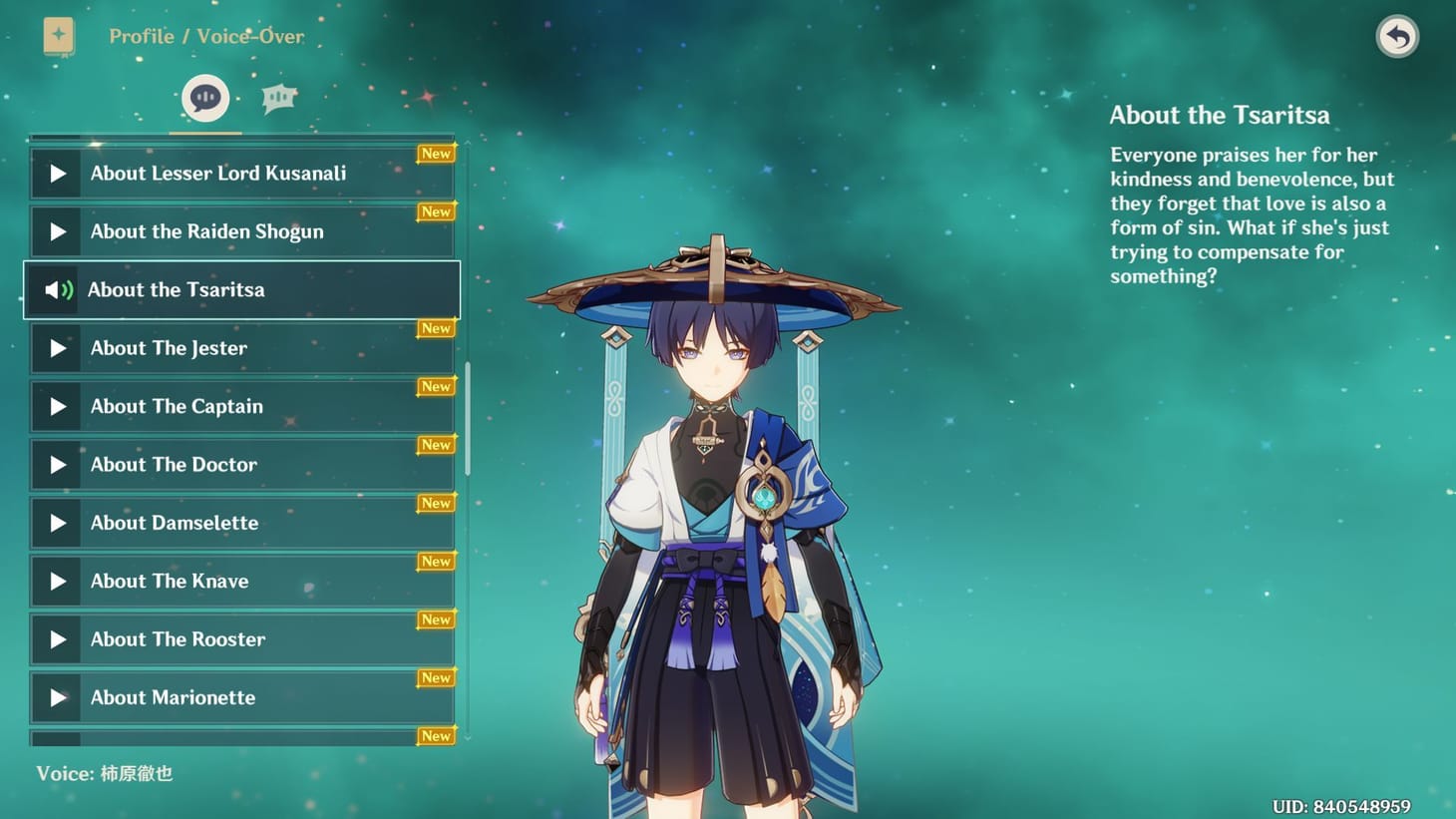Select the chat lines tab icon
This screenshot has width=1456, height=819.
click(x=278, y=97)
